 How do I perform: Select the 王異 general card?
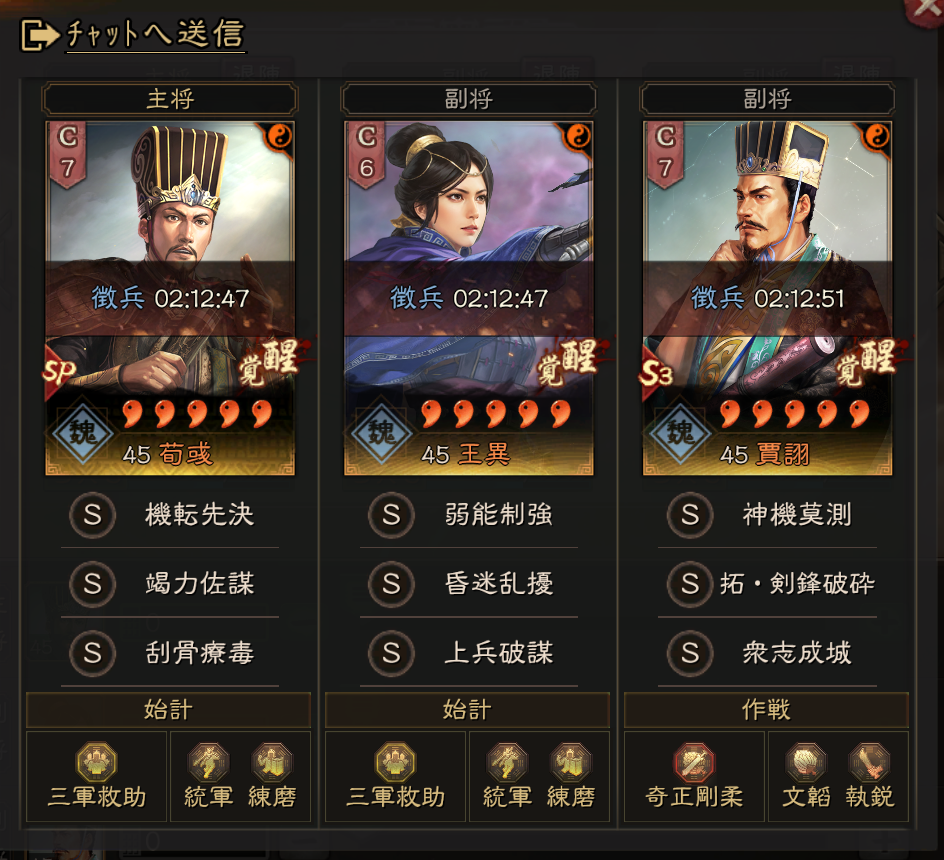point(468,297)
